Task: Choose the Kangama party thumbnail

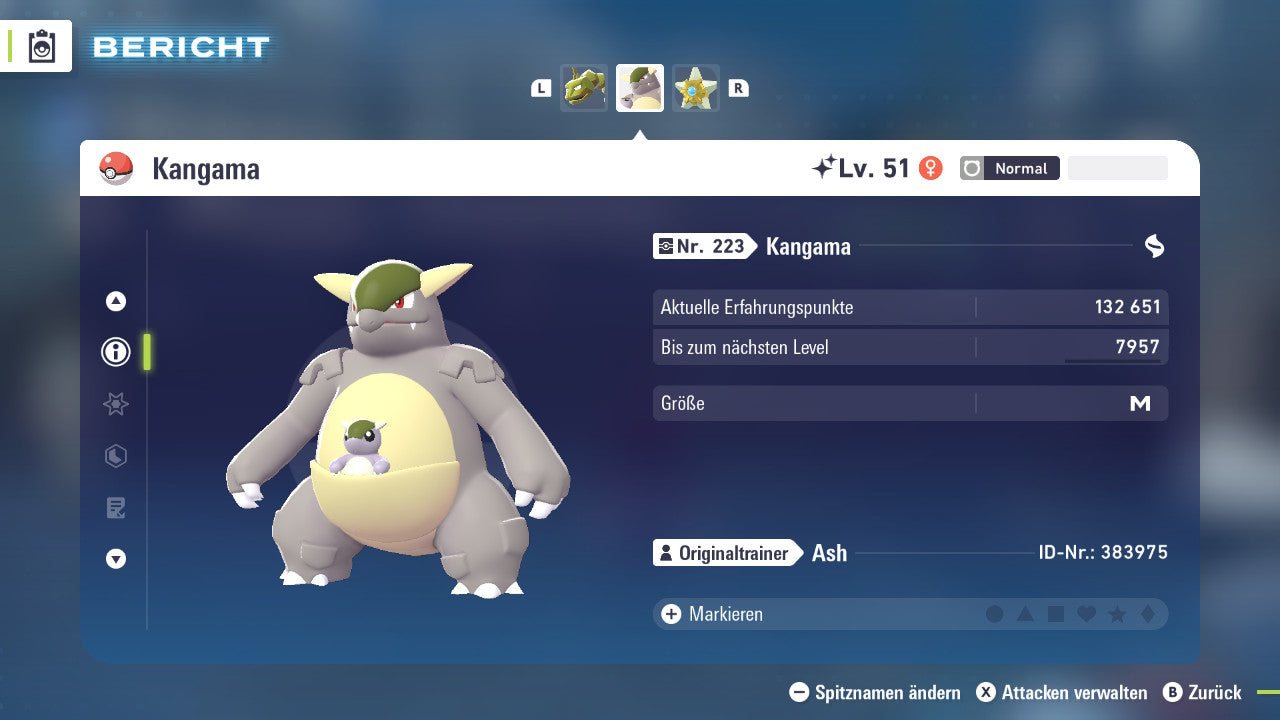Action: (640, 88)
